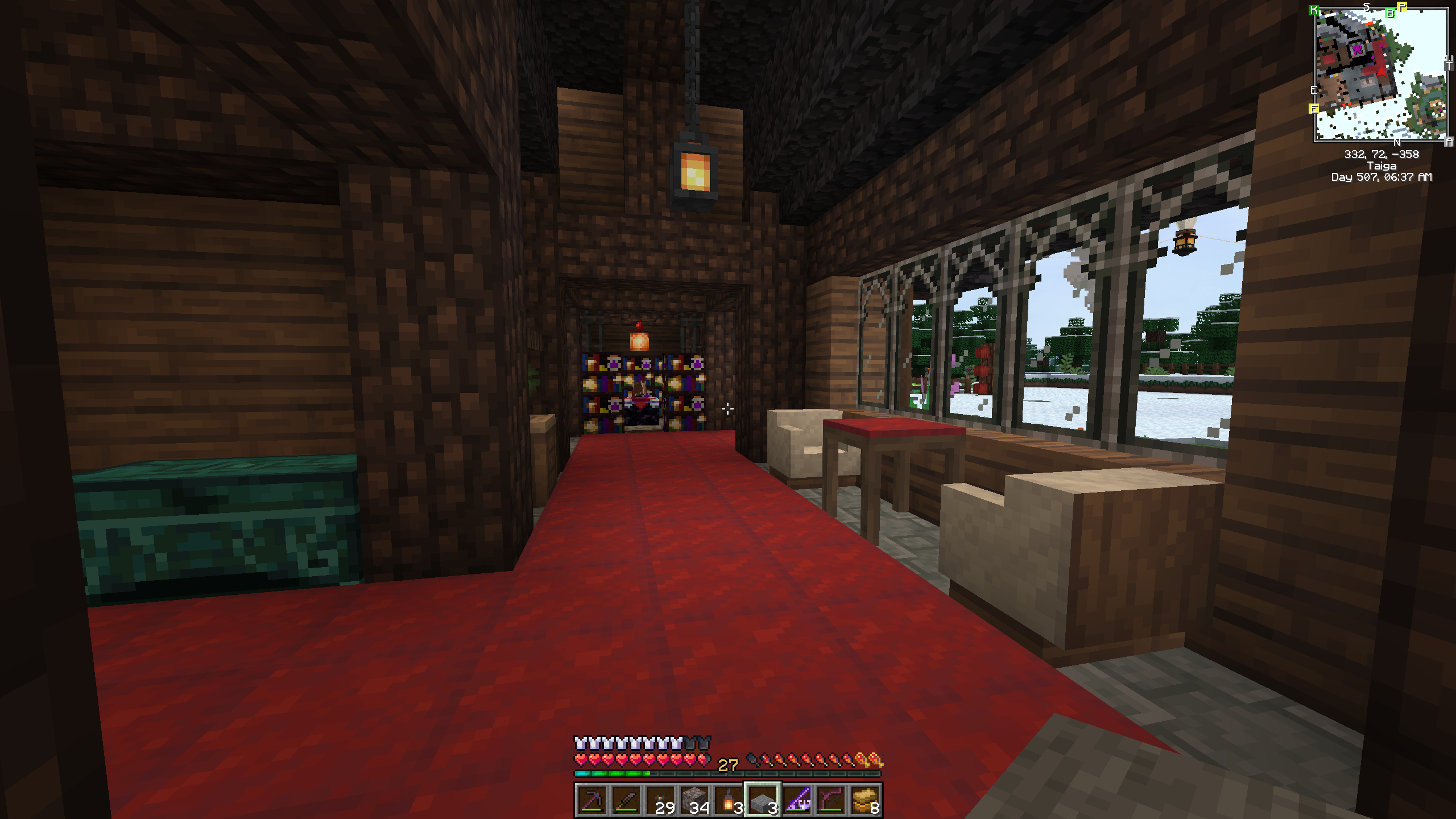Choose the enchanted purple rod slot
The image size is (1456, 819).
[x=797, y=801]
